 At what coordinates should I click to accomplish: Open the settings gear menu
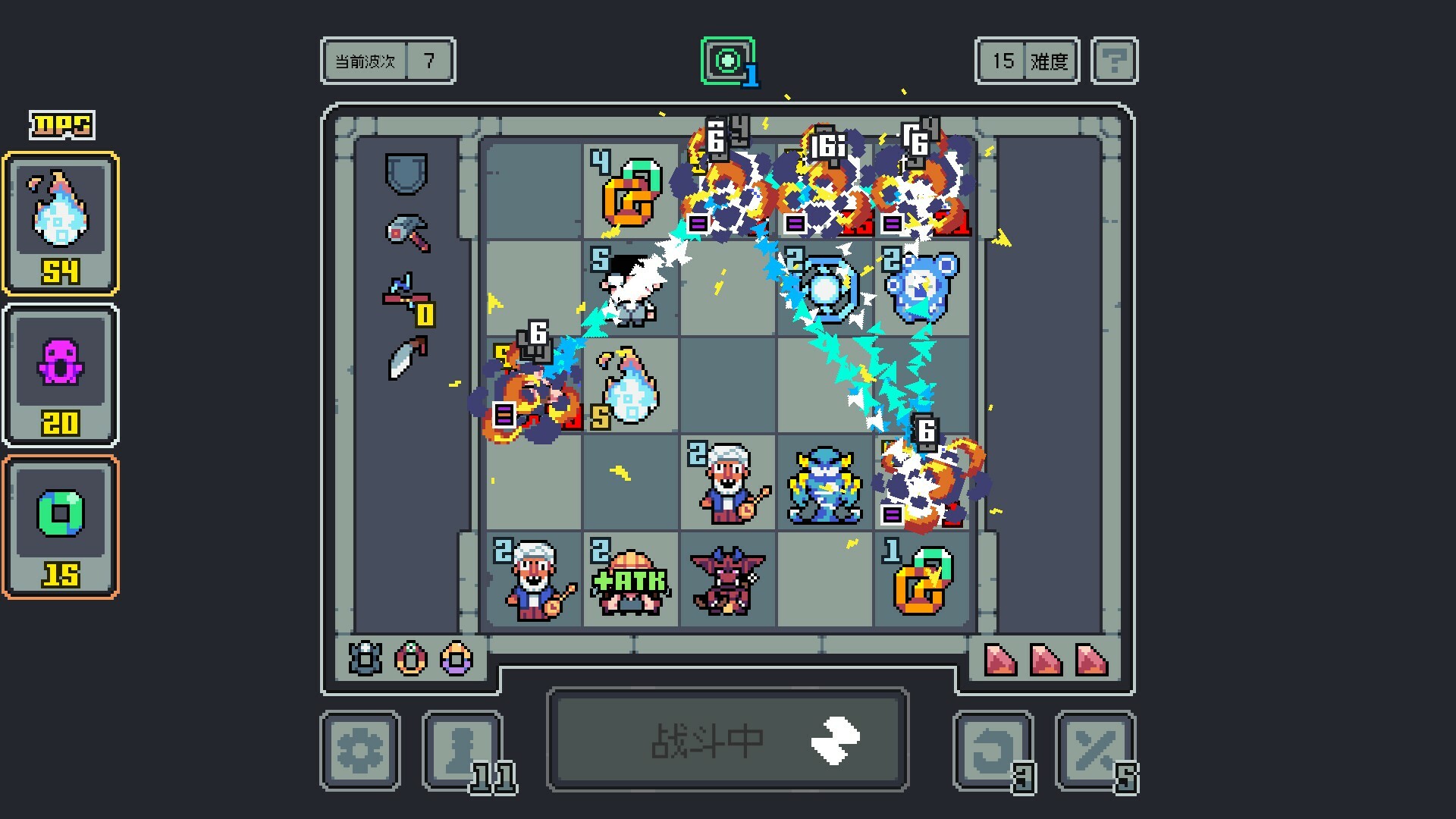tap(359, 751)
